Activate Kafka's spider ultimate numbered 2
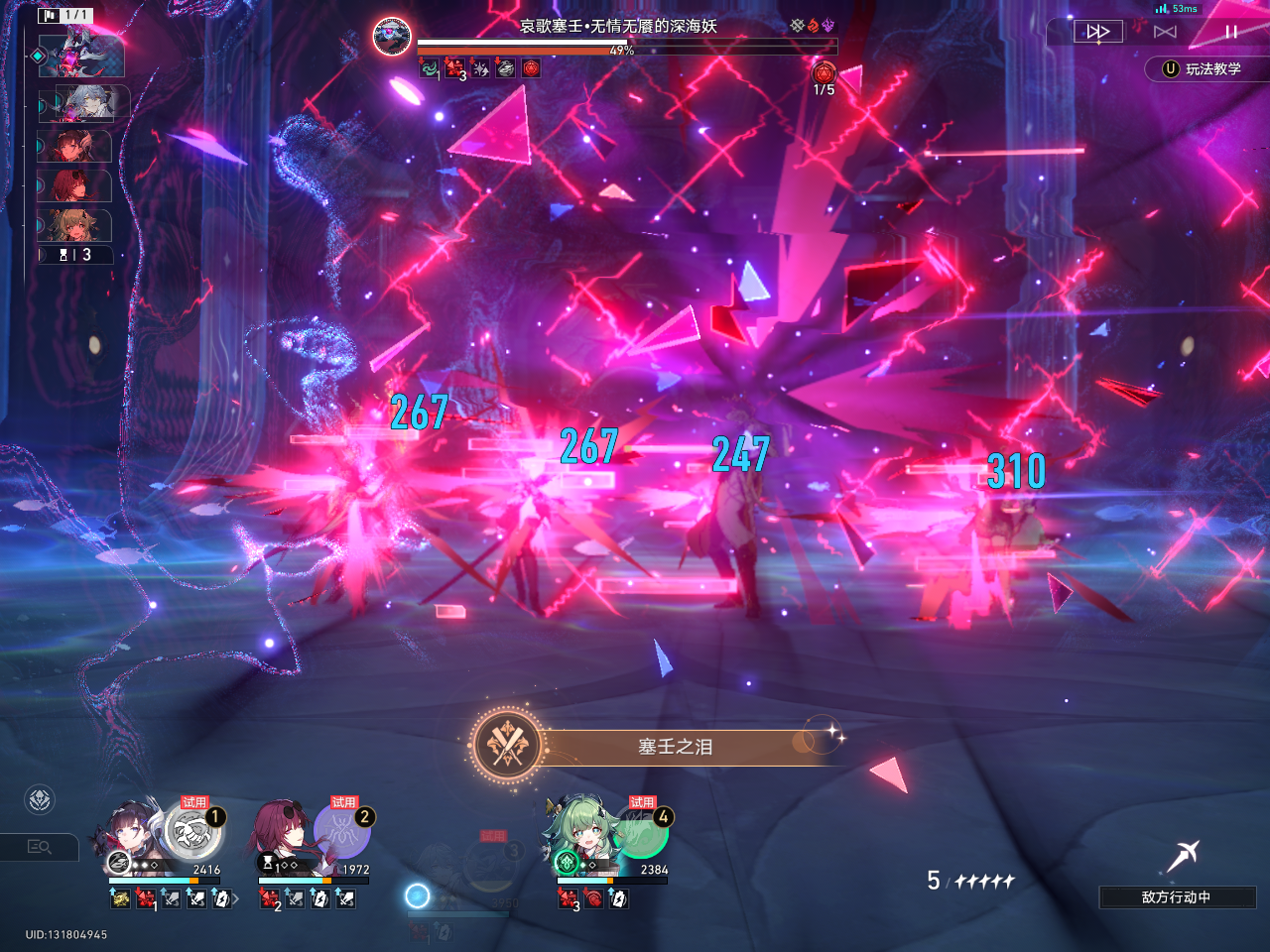Image resolution: width=1270 pixels, height=952 pixels. (342, 831)
